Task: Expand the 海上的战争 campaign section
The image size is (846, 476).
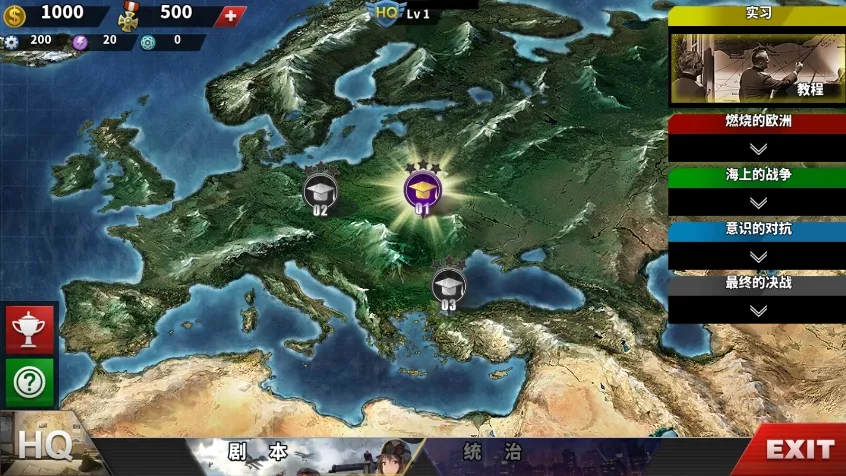Action: point(758,201)
